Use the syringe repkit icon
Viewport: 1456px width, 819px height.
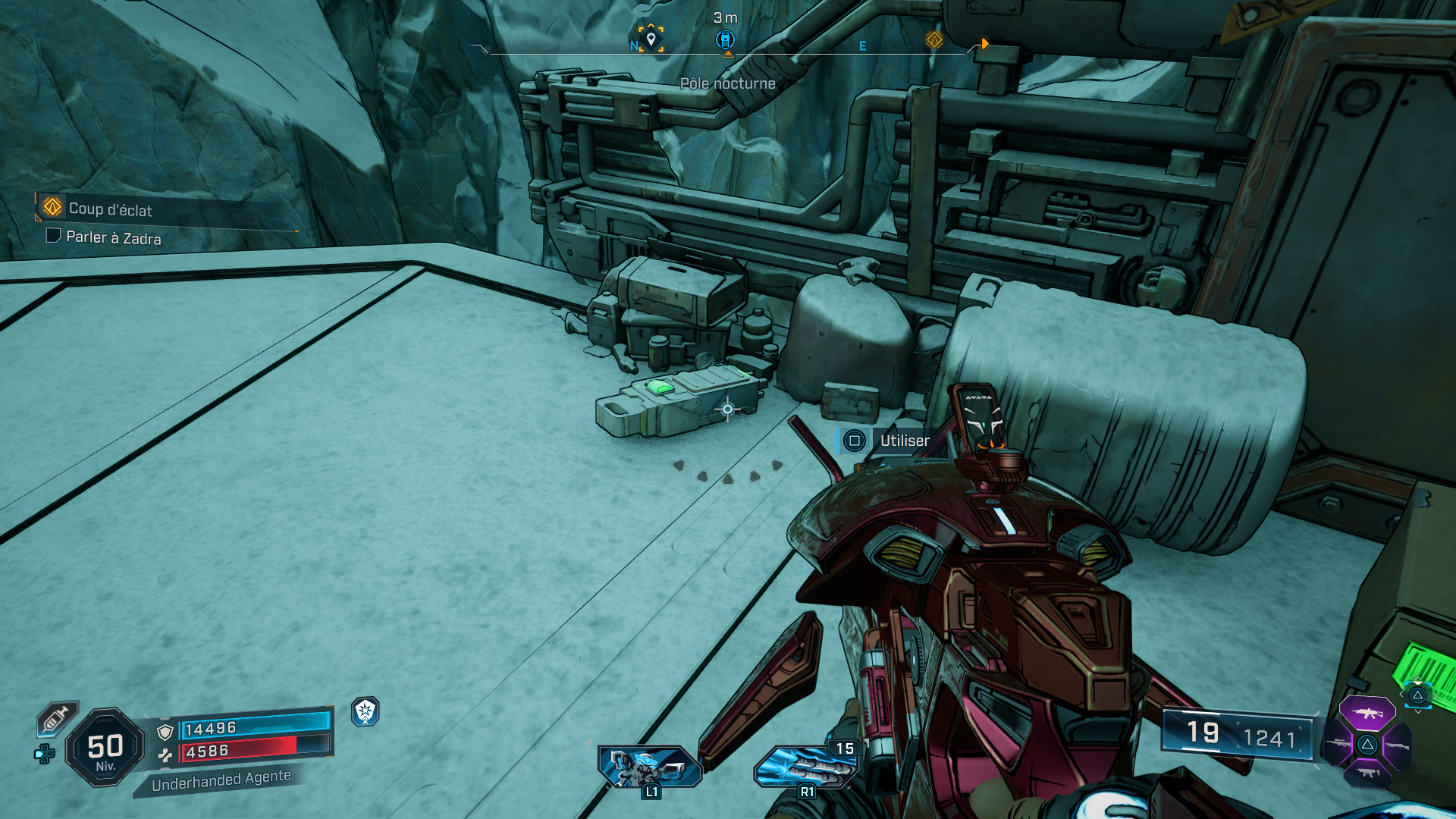pos(55,718)
